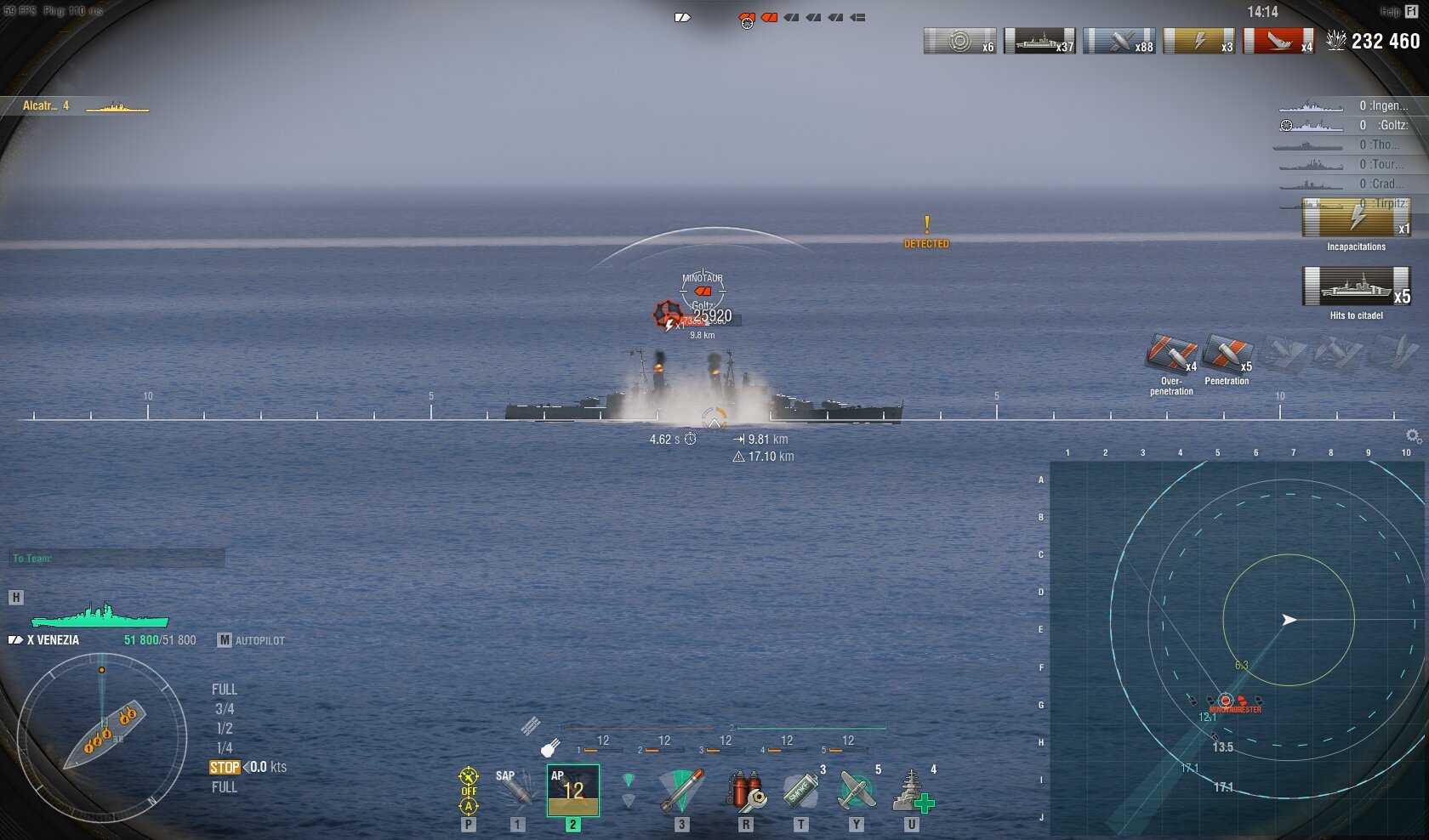Select the Ingen... row in enemy list
Image resolution: width=1429 pixels, height=840 pixels.
(x=1344, y=105)
